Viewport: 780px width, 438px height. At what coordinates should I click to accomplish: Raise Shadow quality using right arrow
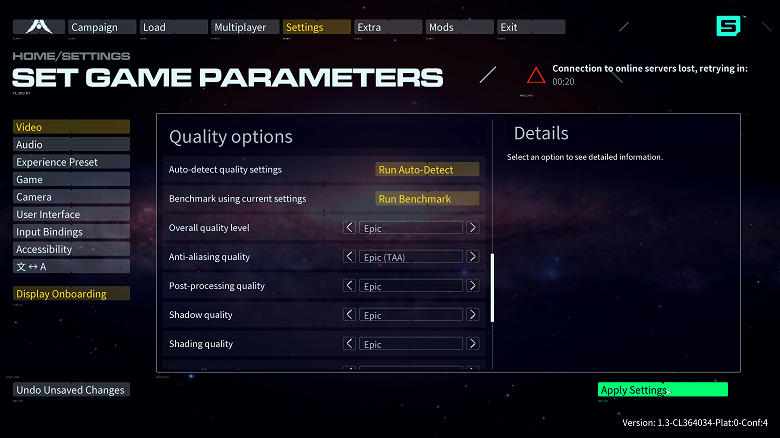(473, 315)
